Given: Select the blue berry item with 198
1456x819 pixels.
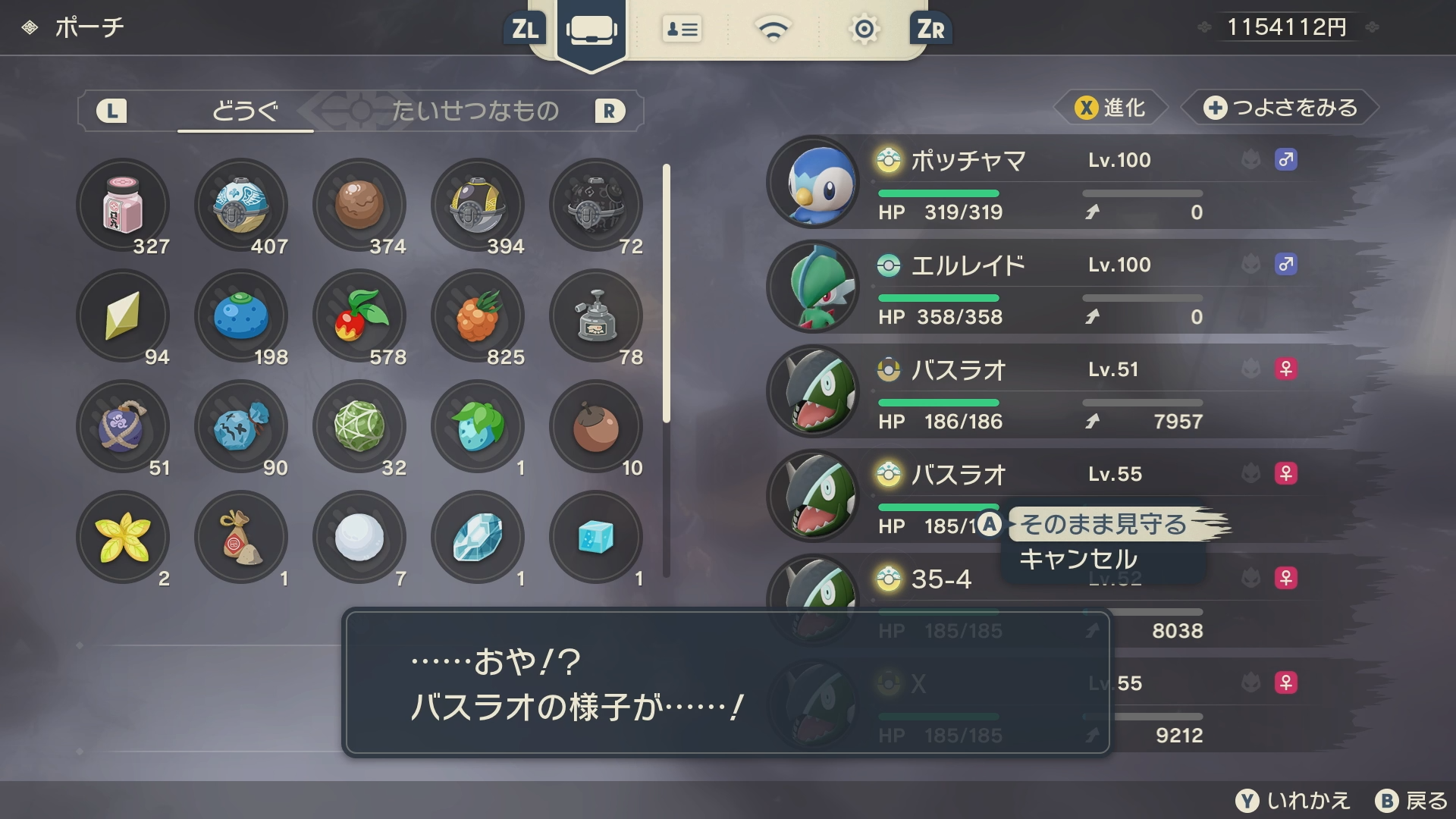Looking at the screenshot, I should pyautogui.click(x=241, y=315).
